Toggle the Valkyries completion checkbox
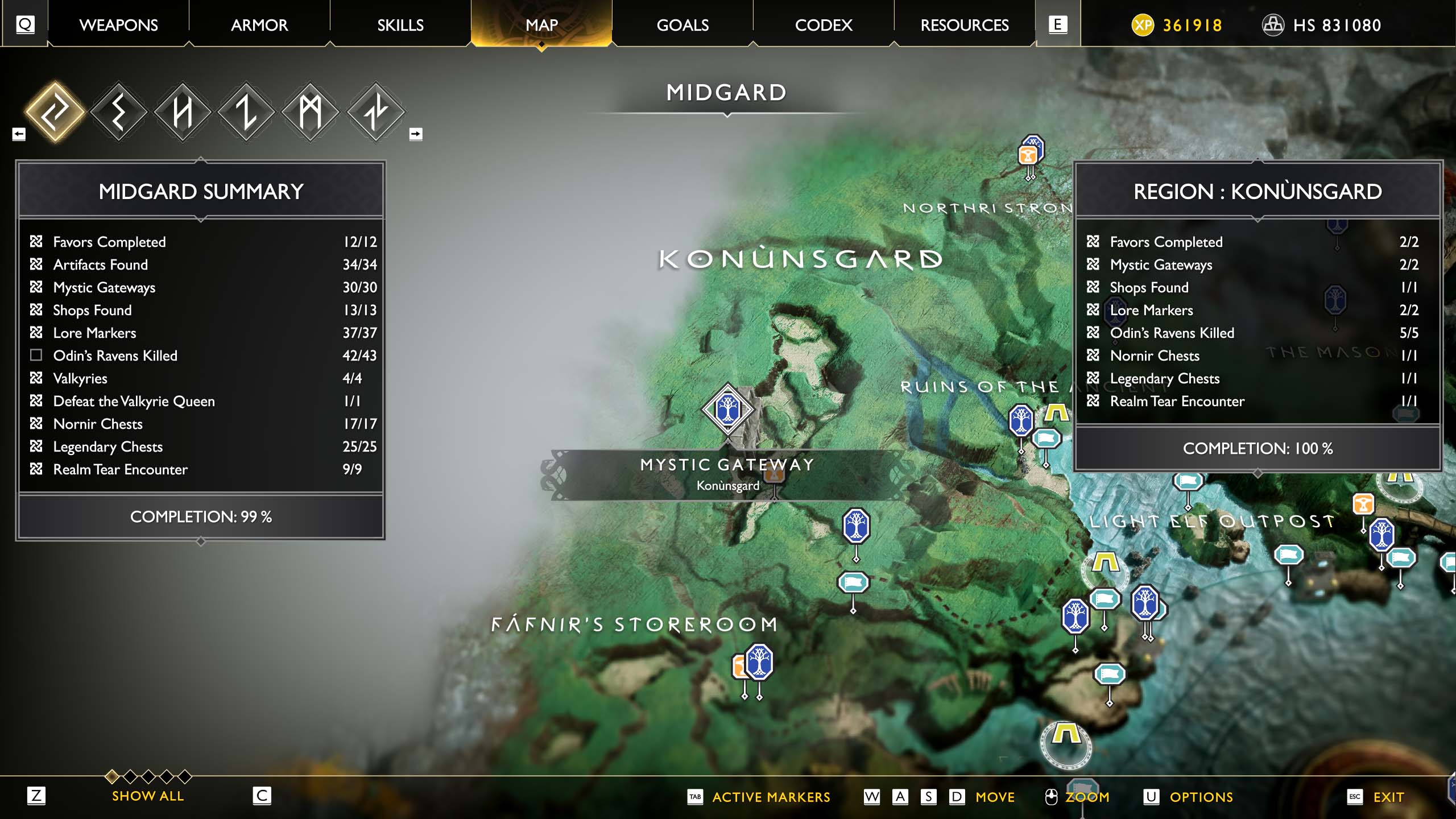1456x819 pixels. coord(36,378)
